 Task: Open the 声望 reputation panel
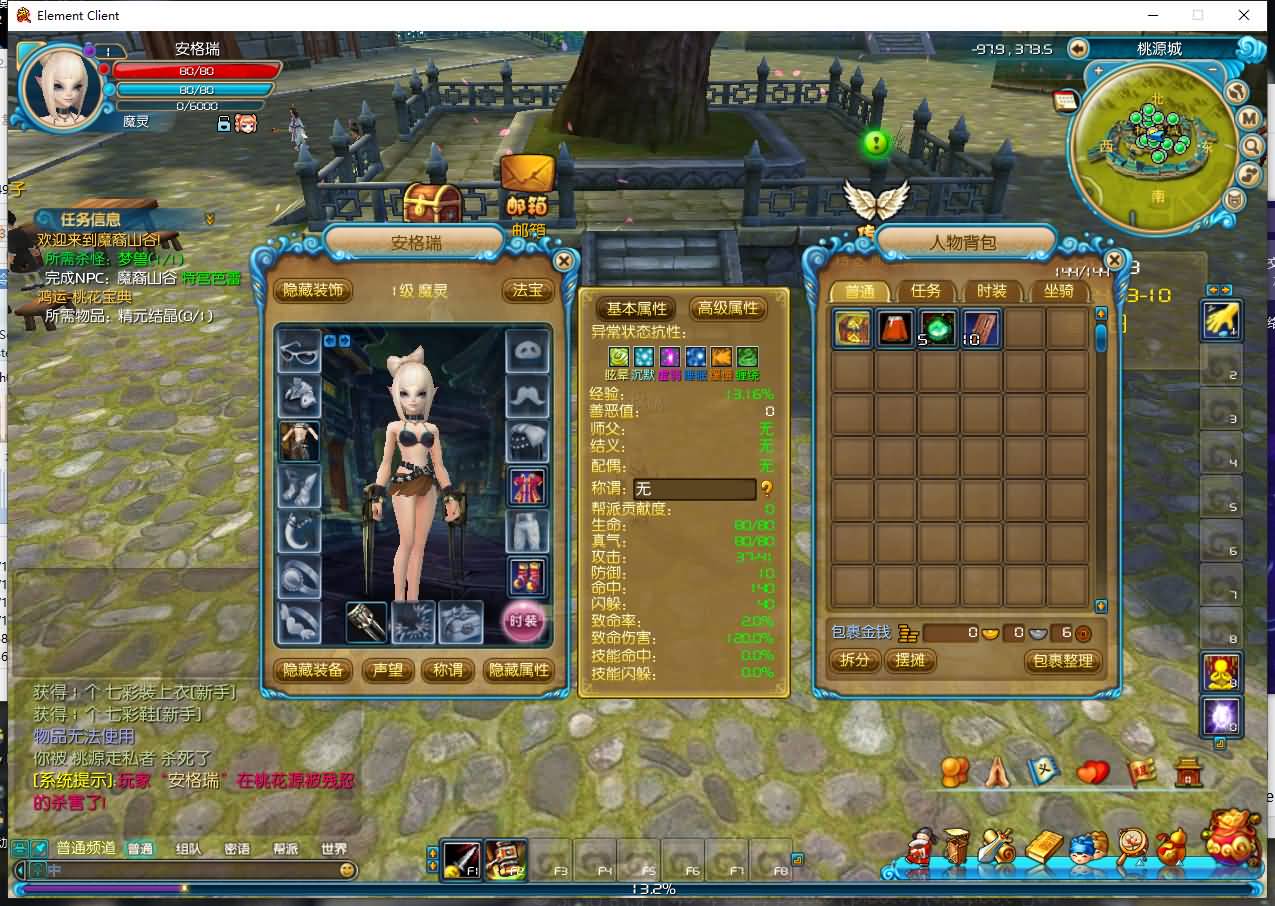point(388,670)
